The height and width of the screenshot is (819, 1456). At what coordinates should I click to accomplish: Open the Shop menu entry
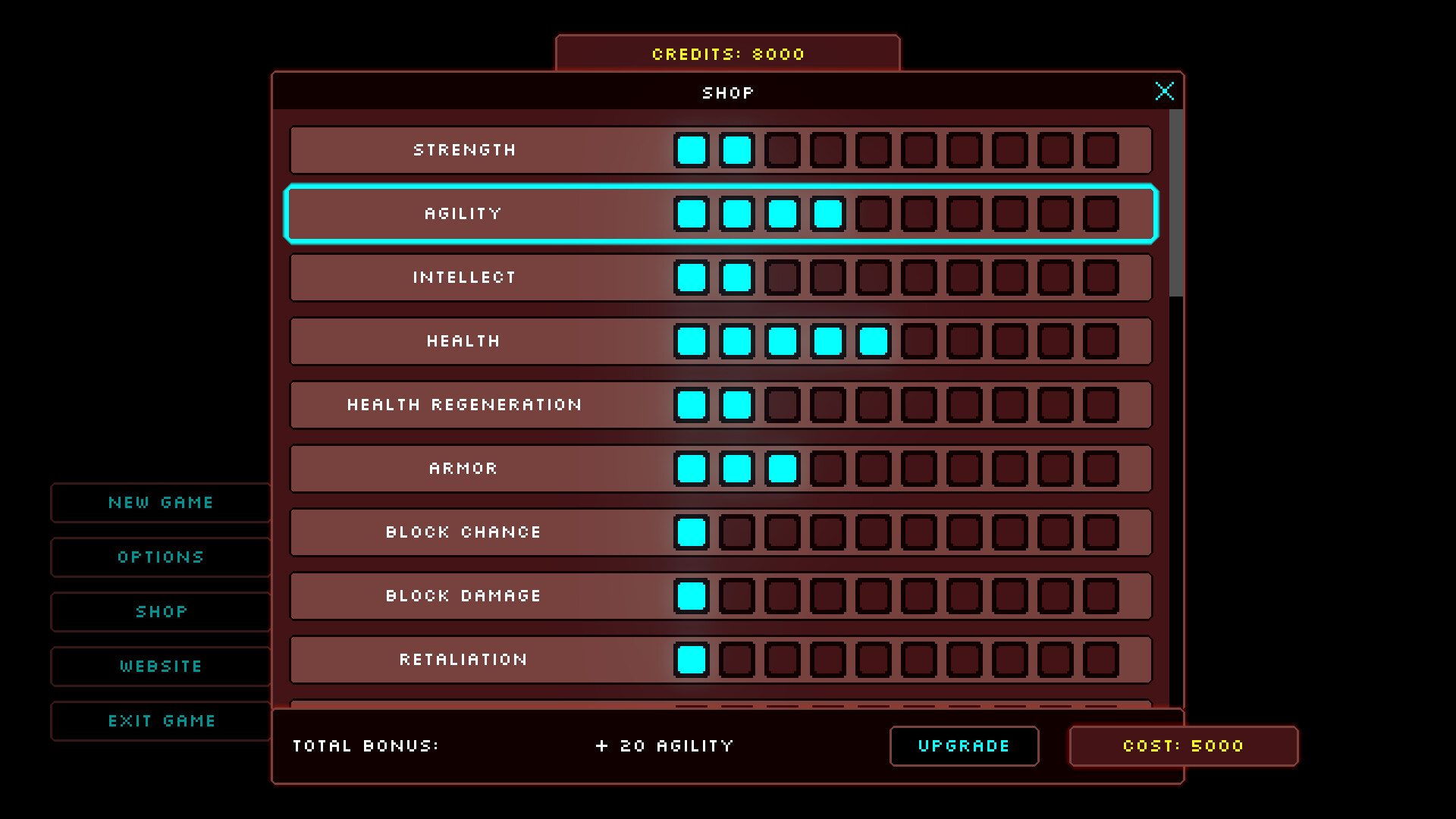click(161, 611)
